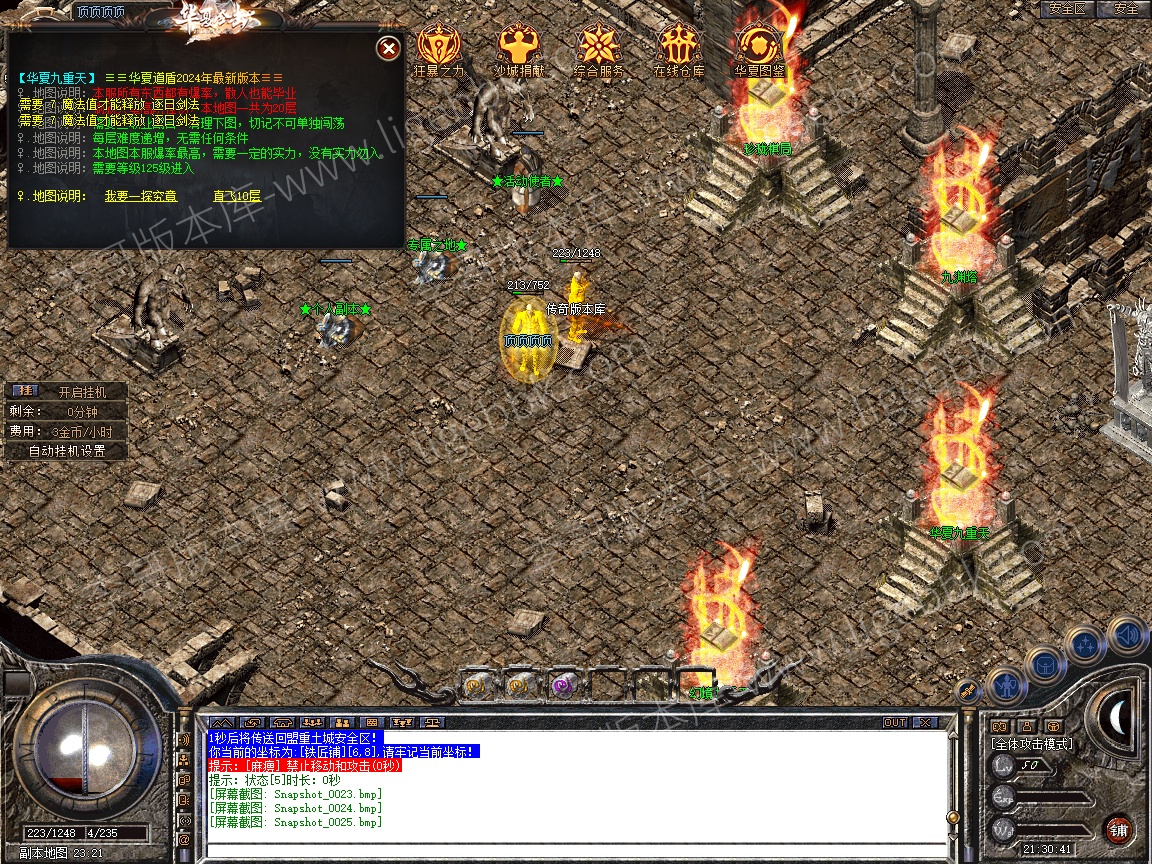Open 自动挂机设置 auto-play settings

66,451
